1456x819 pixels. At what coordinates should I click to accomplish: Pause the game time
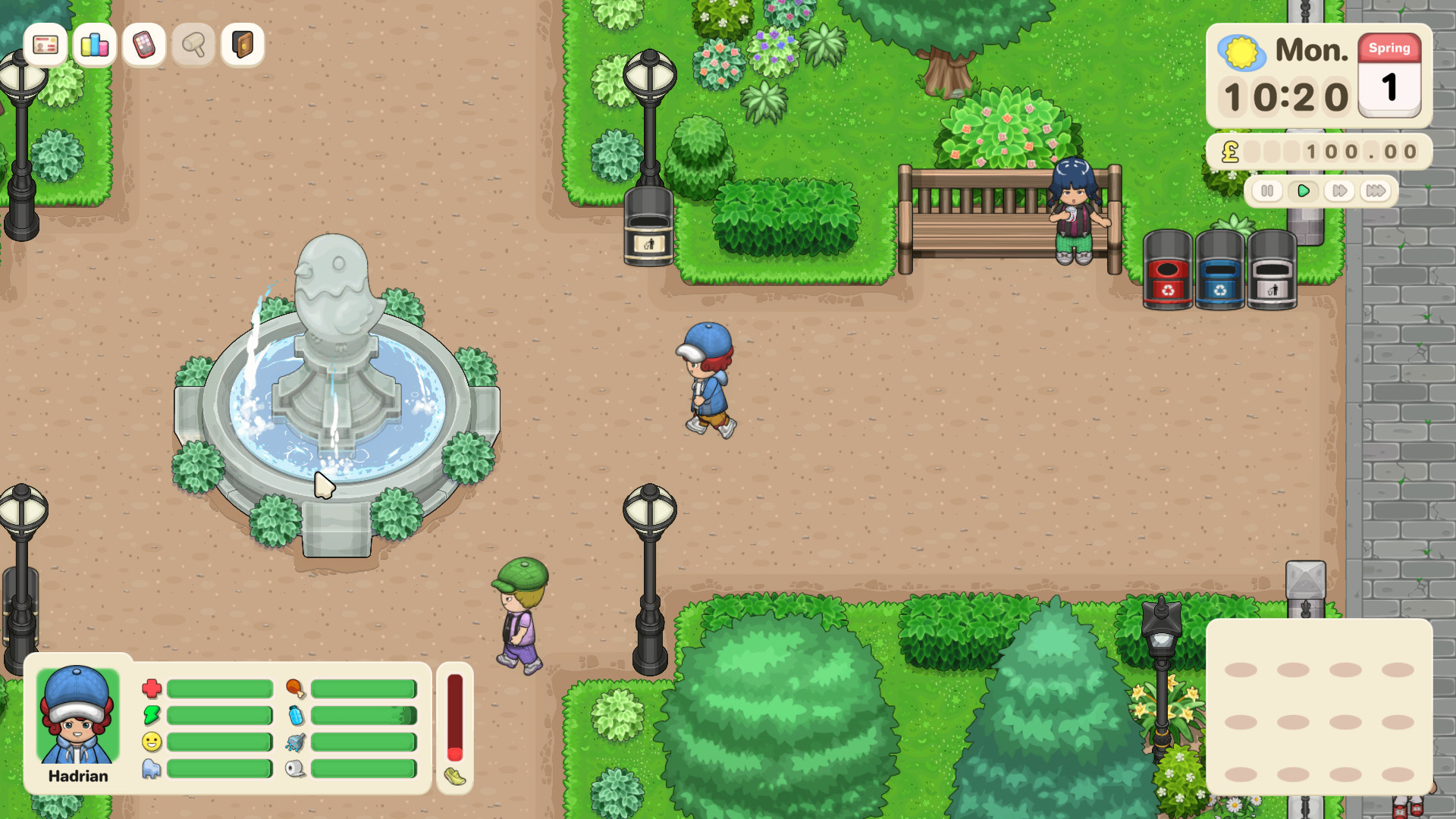point(1268,192)
